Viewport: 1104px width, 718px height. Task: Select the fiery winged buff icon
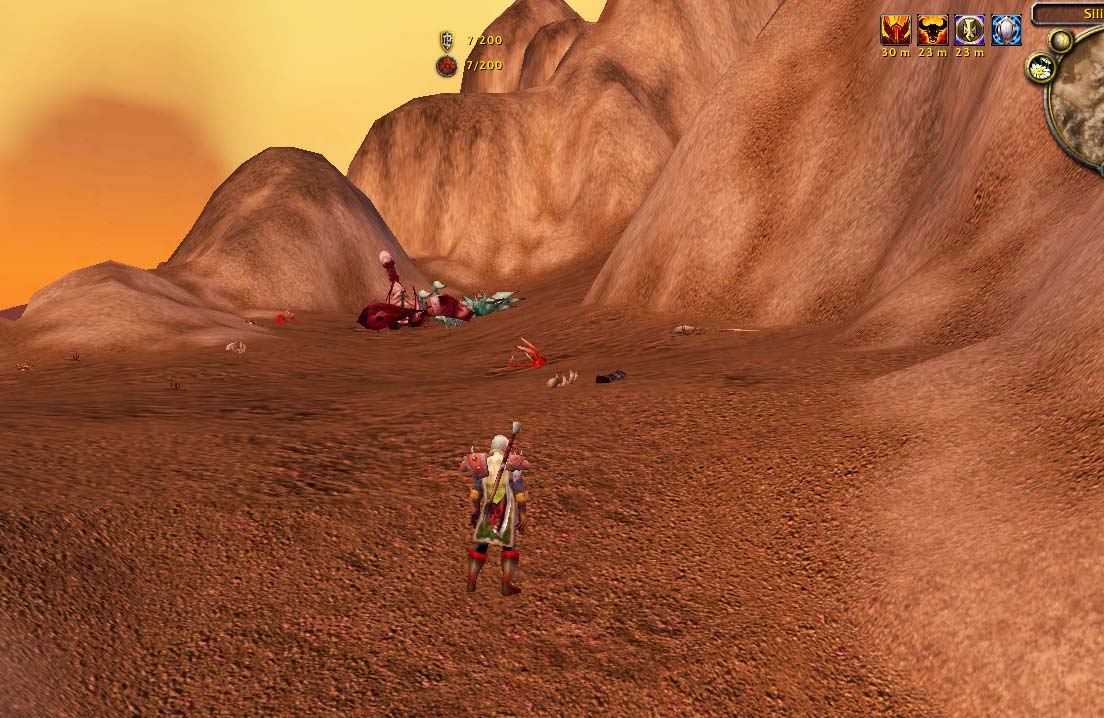click(x=895, y=30)
